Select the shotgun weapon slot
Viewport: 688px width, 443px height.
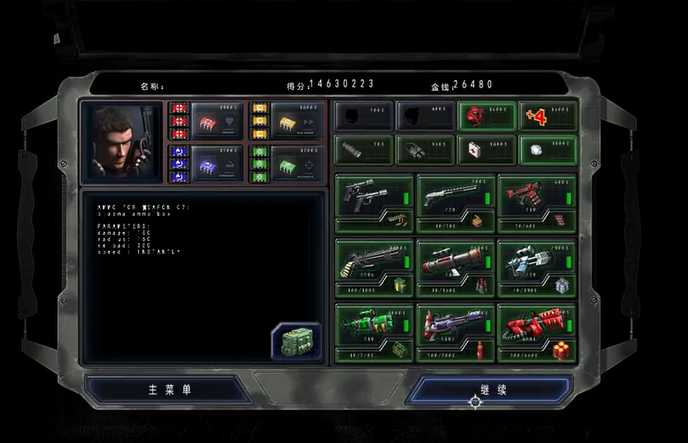456,202
